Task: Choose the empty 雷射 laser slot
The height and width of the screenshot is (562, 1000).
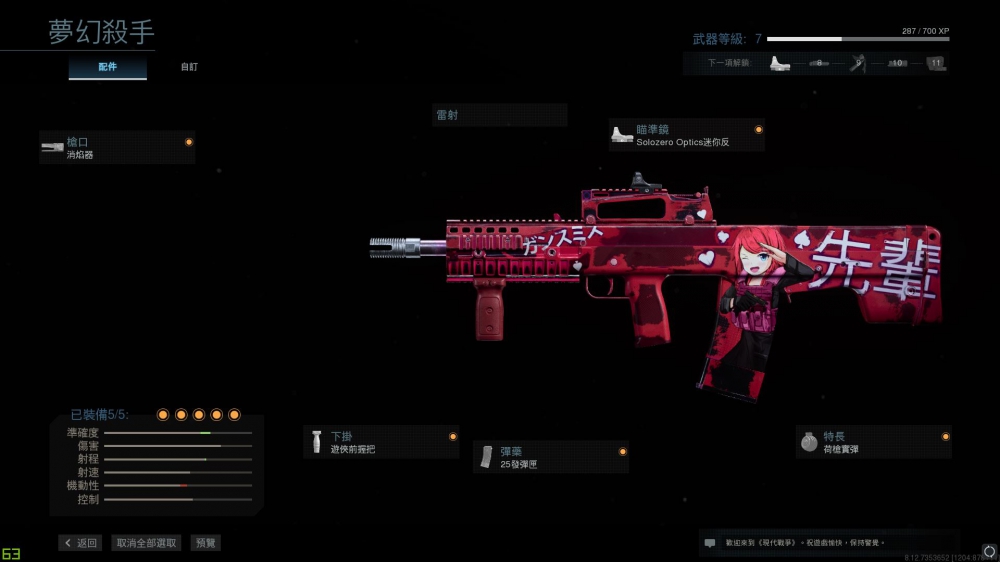Action: 499,115
